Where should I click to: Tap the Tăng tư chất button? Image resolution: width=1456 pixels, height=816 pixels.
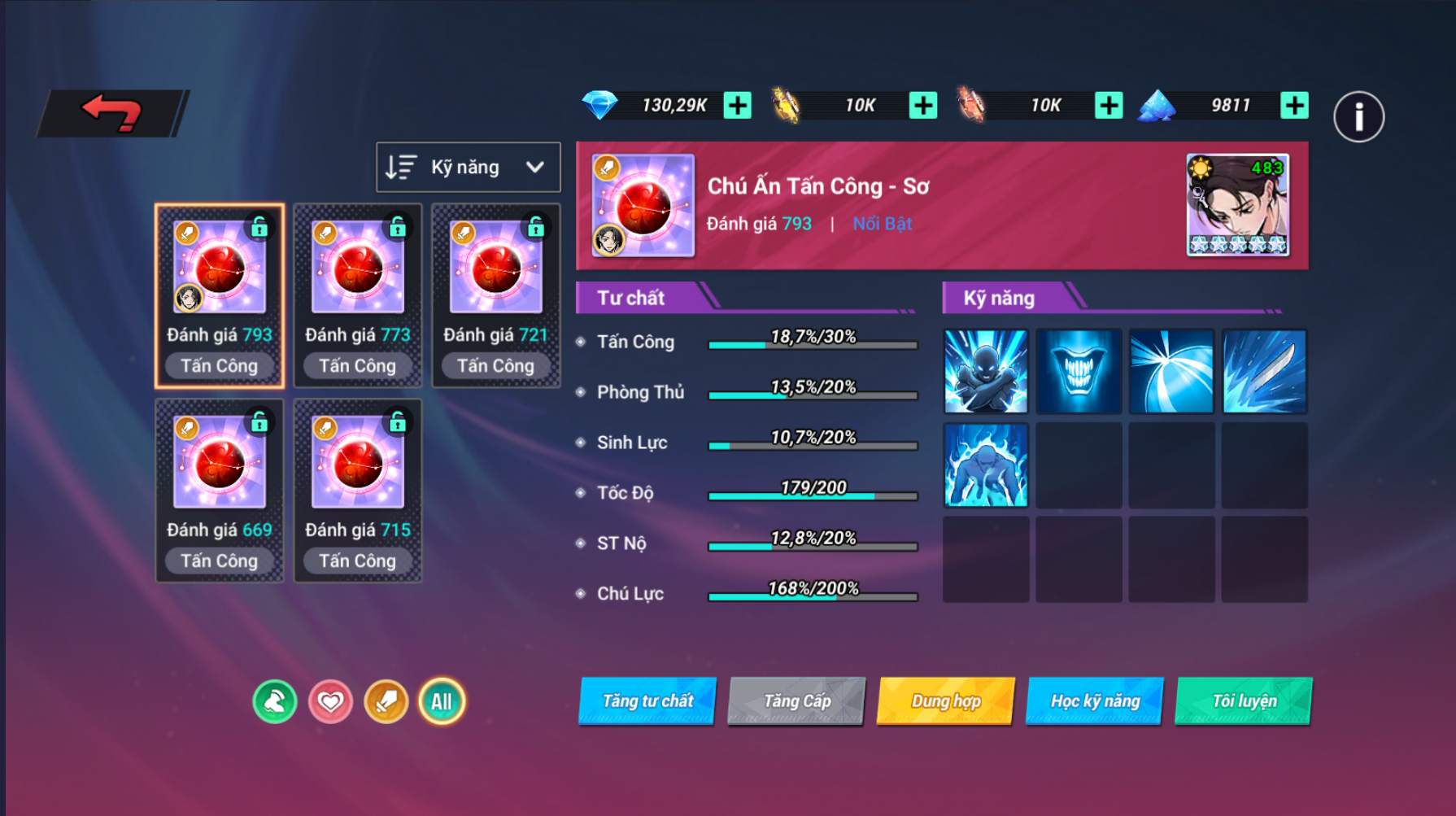pyautogui.click(x=647, y=700)
